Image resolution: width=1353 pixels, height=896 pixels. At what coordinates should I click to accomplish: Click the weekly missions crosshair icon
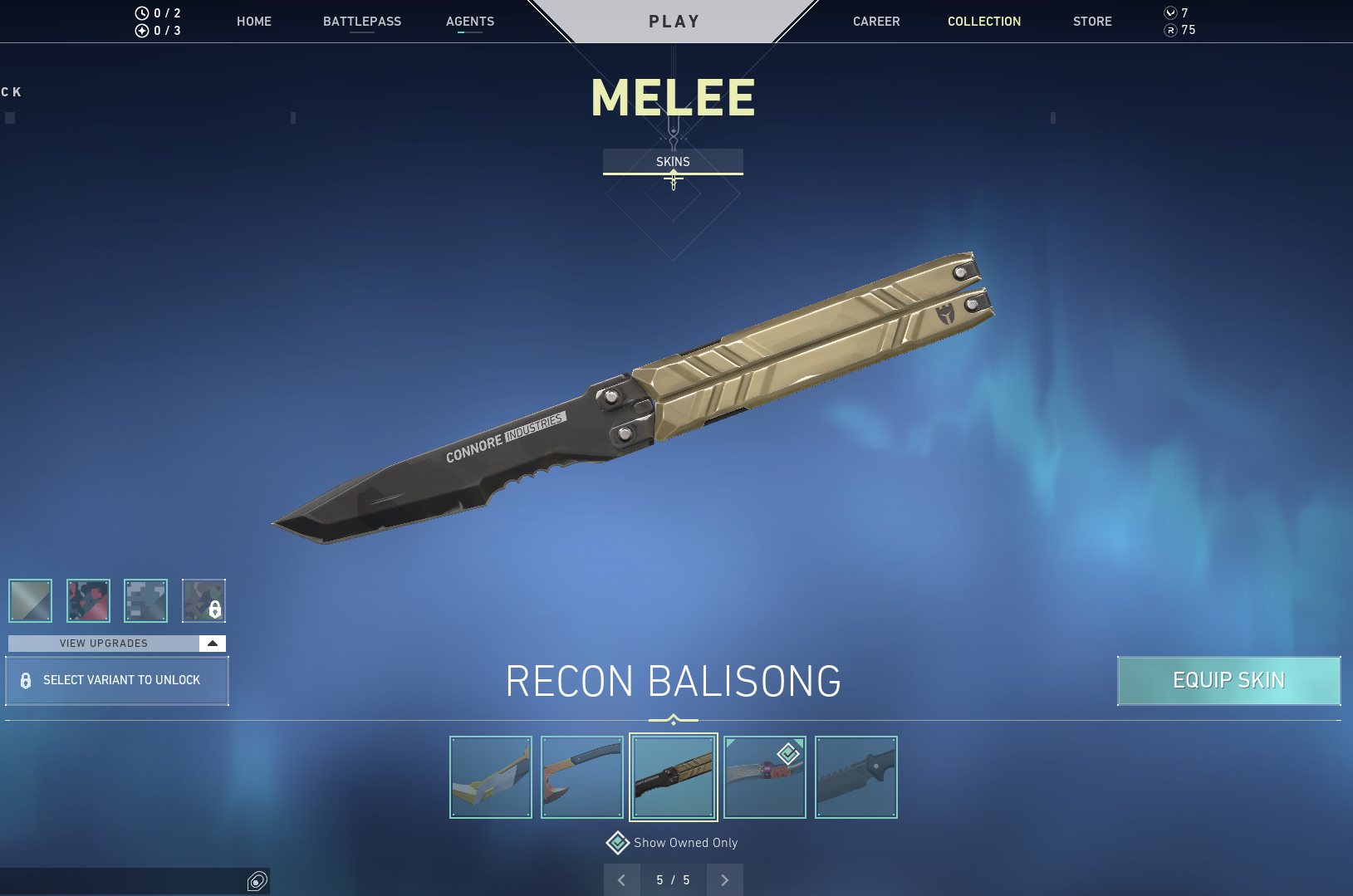tap(140, 30)
